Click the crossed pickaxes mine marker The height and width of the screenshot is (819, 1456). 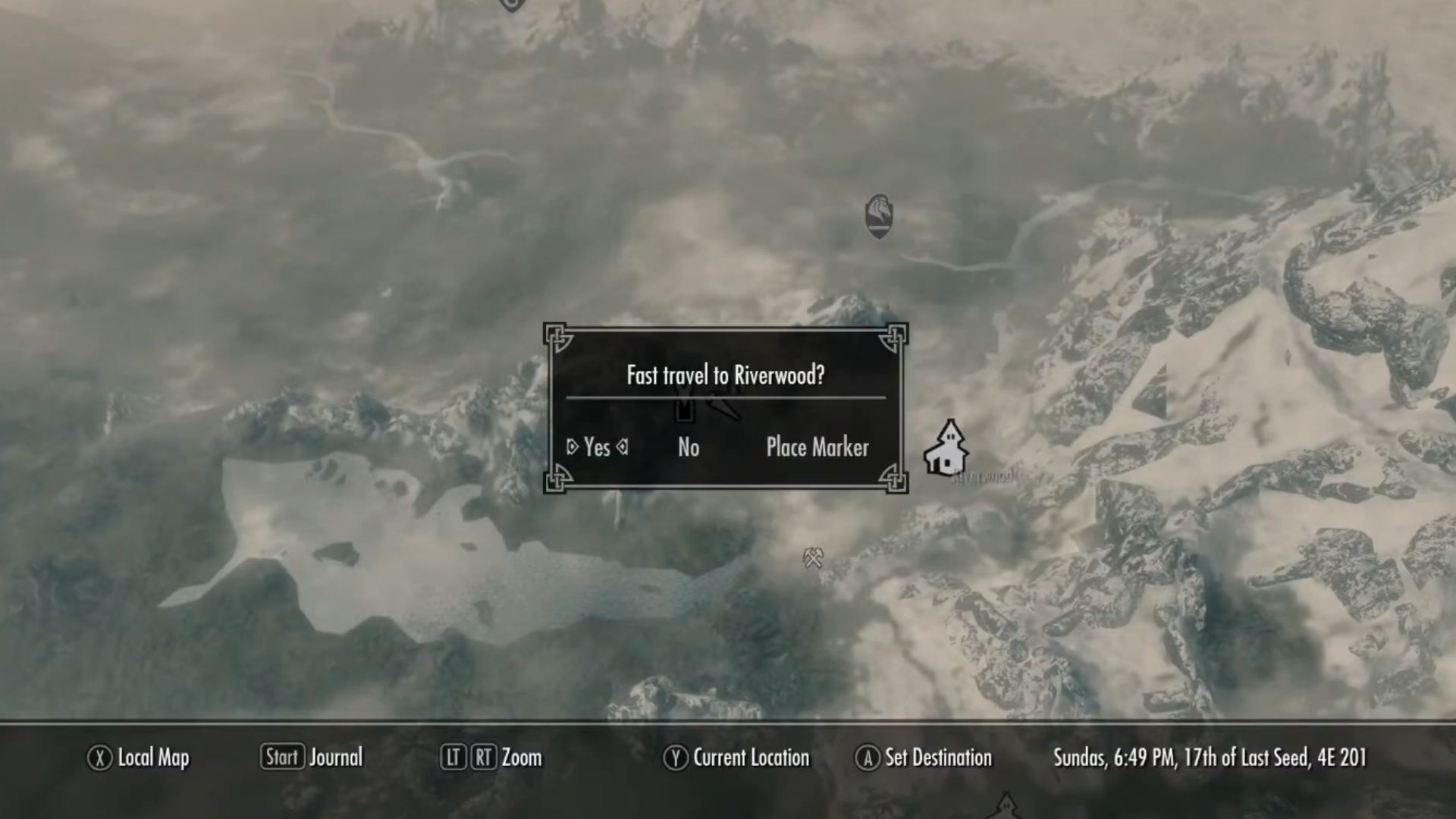tap(813, 559)
